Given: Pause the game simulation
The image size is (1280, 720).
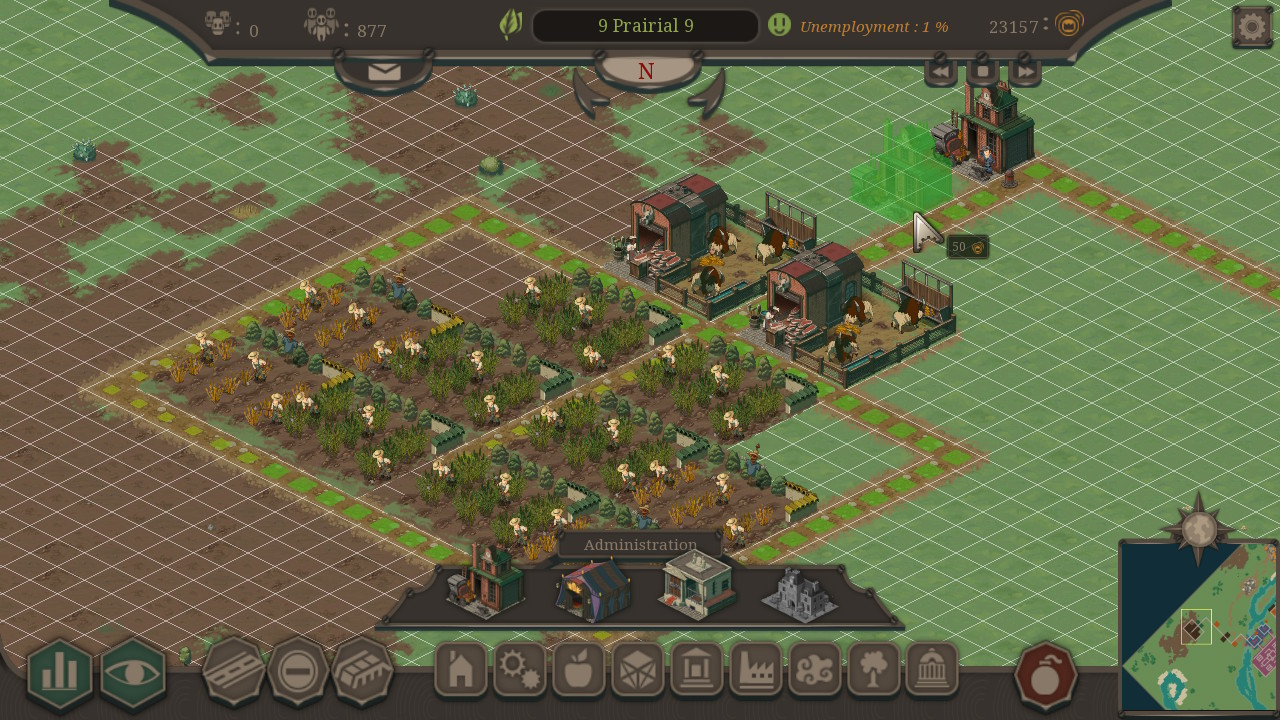Looking at the screenshot, I should click(982, 71).
